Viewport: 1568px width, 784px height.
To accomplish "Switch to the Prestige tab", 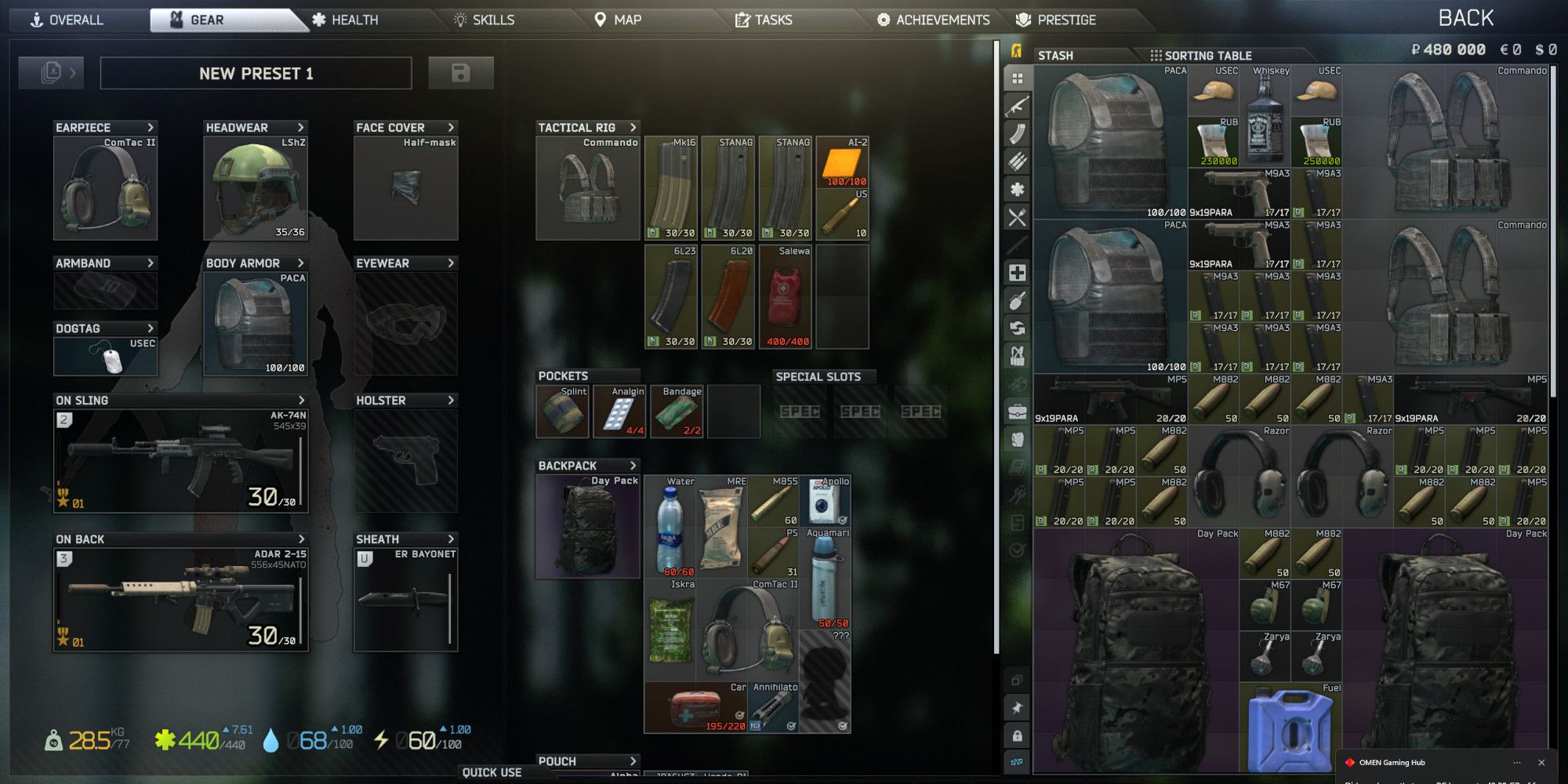I will tap(1056, 20).
